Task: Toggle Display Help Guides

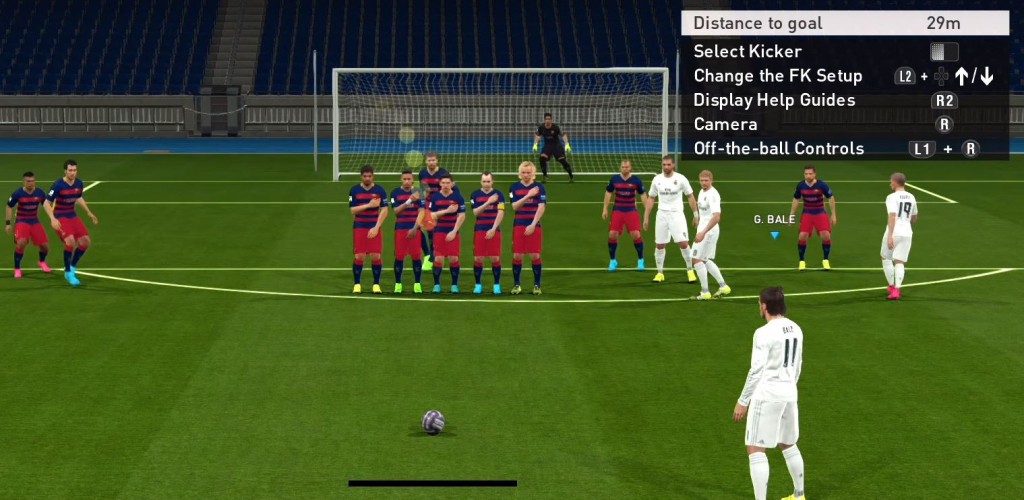Action: tap(774, 100)
